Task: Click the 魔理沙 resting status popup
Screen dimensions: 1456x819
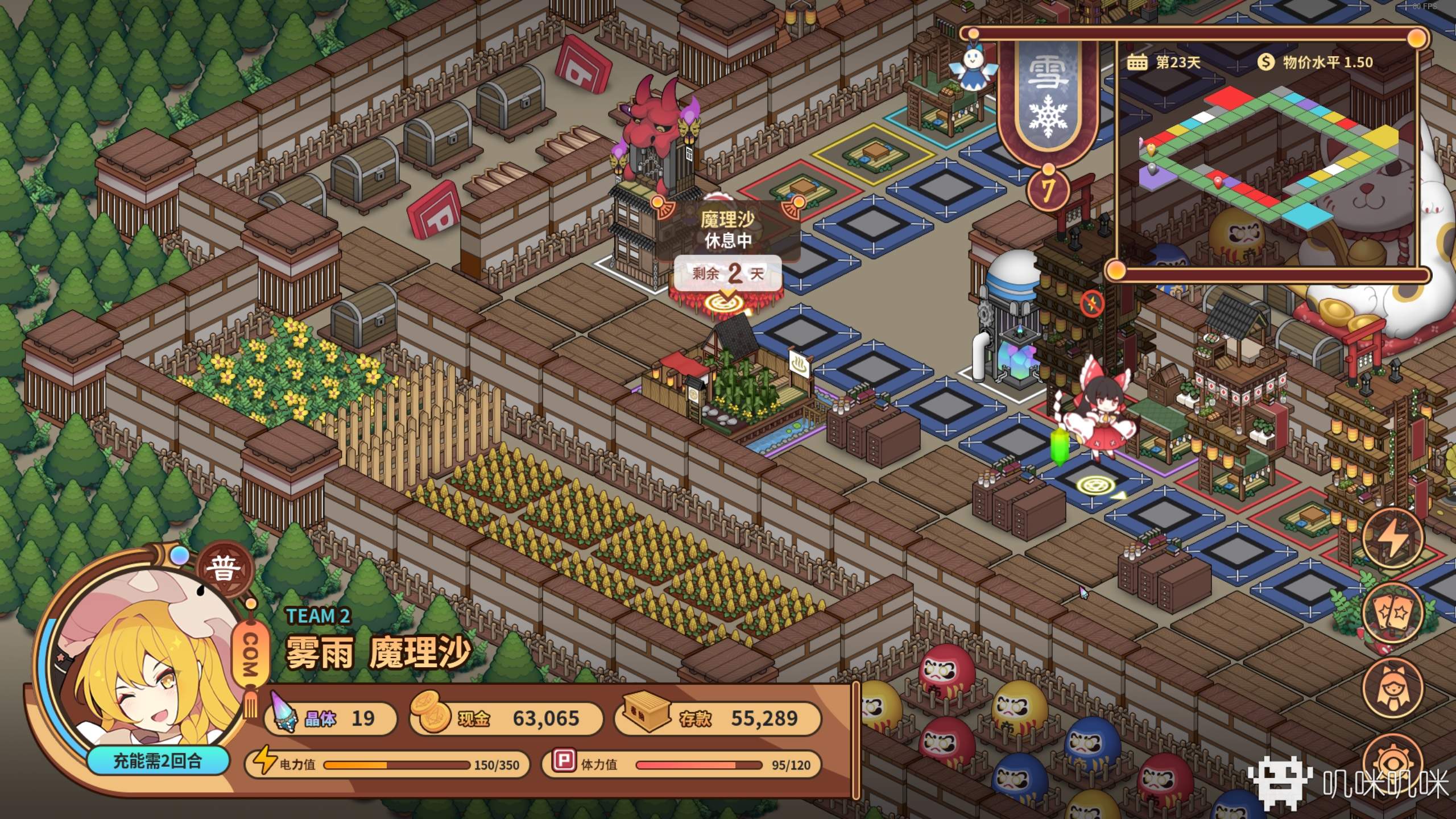Action: (x=727, y=230)
